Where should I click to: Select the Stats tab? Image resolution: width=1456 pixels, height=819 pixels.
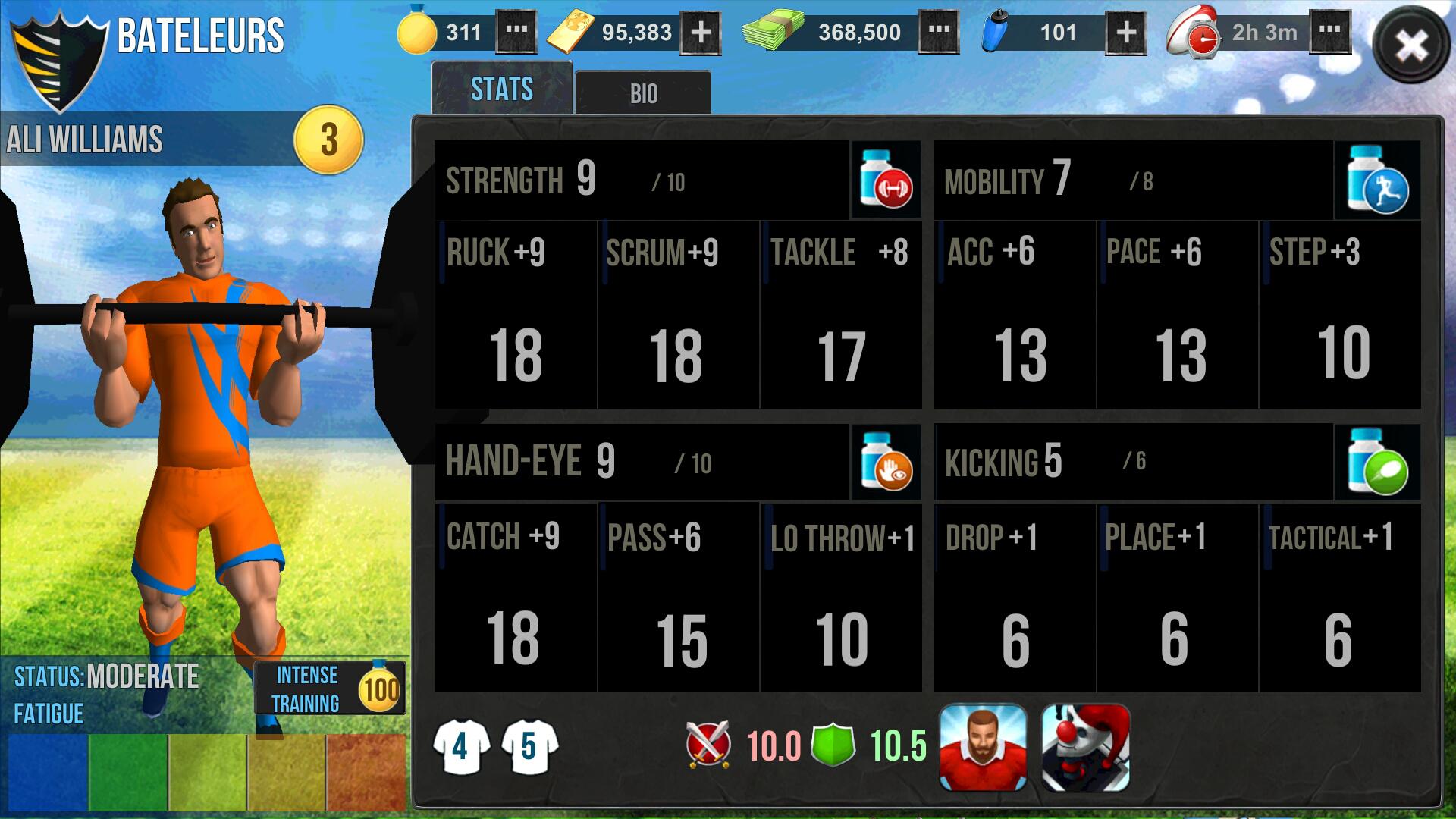pos(501,89)
